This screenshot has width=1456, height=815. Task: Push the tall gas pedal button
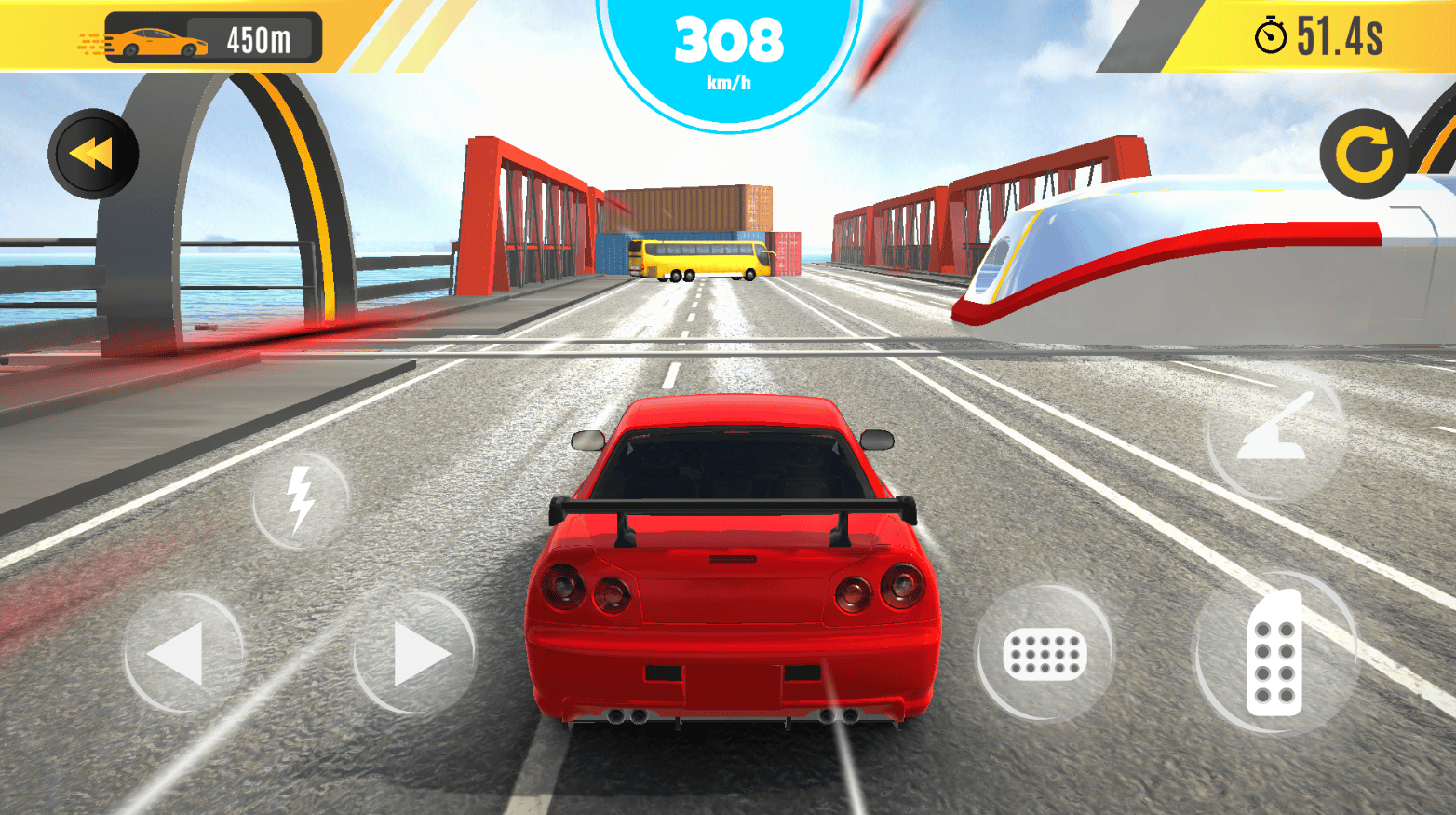click(x=1274, y=653)
